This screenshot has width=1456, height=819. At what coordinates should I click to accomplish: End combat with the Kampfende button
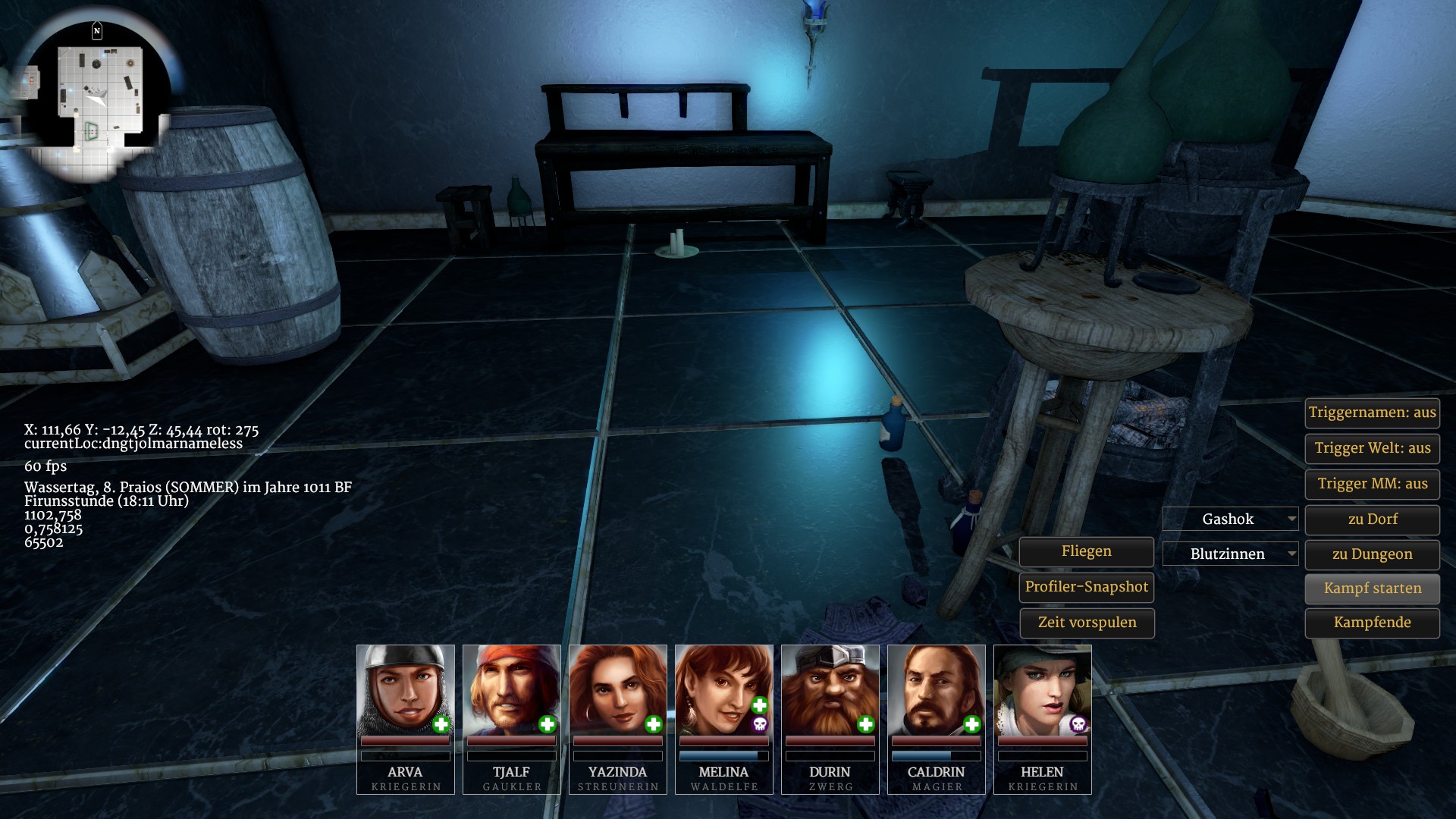click(1372, 623)
